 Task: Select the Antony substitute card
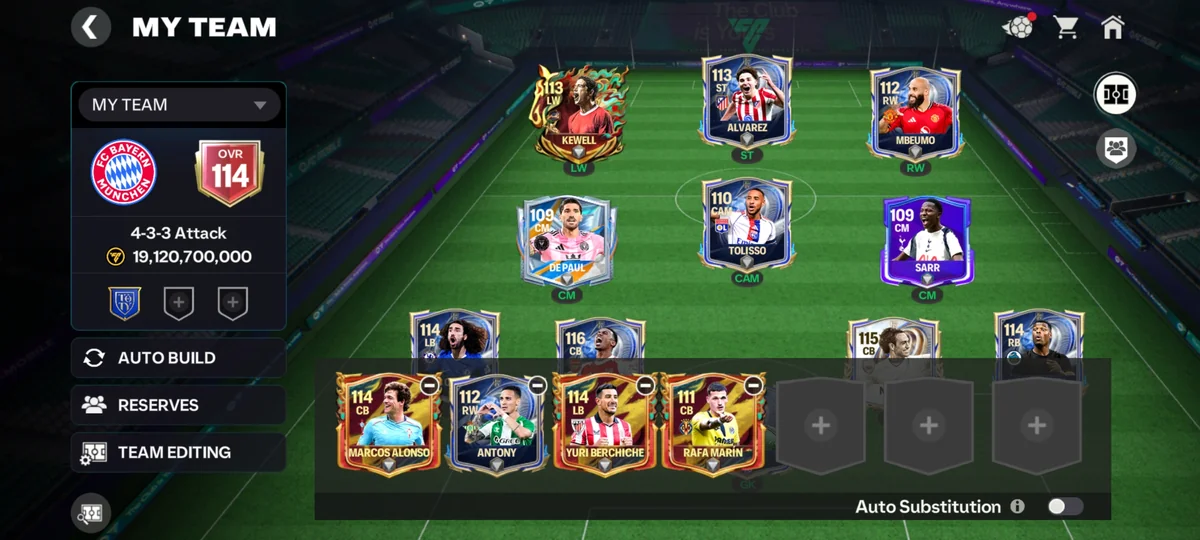tap(496, 424)
